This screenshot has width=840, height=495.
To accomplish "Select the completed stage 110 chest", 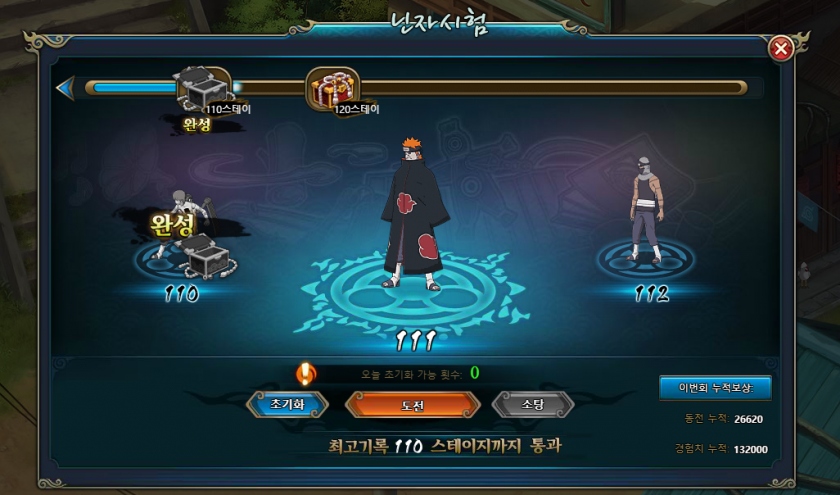I will coord(203,254).
